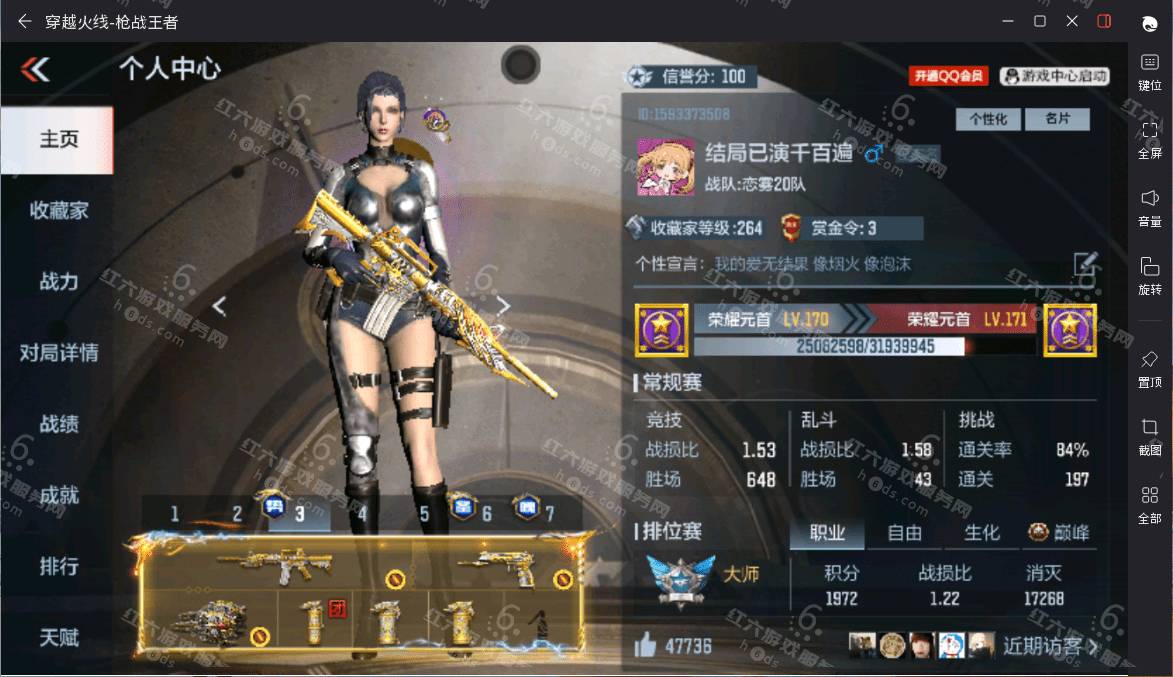Image resolution: width=1173 pixels, height=677 pixels.
Task: Open the 个性化 customization button
Action: point(988,119)
